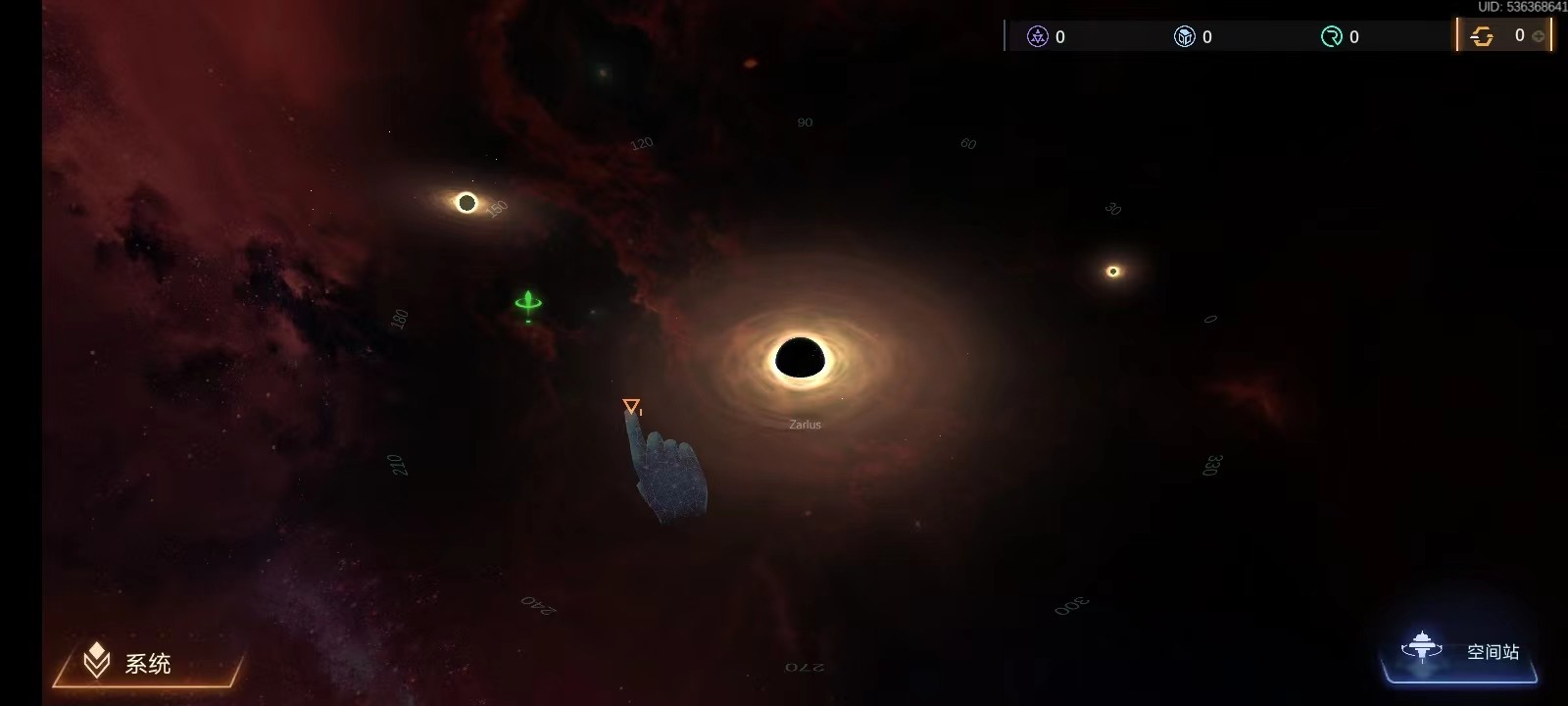Select the orange triangle map marker
1568x706 pixels.
[631, 406]
